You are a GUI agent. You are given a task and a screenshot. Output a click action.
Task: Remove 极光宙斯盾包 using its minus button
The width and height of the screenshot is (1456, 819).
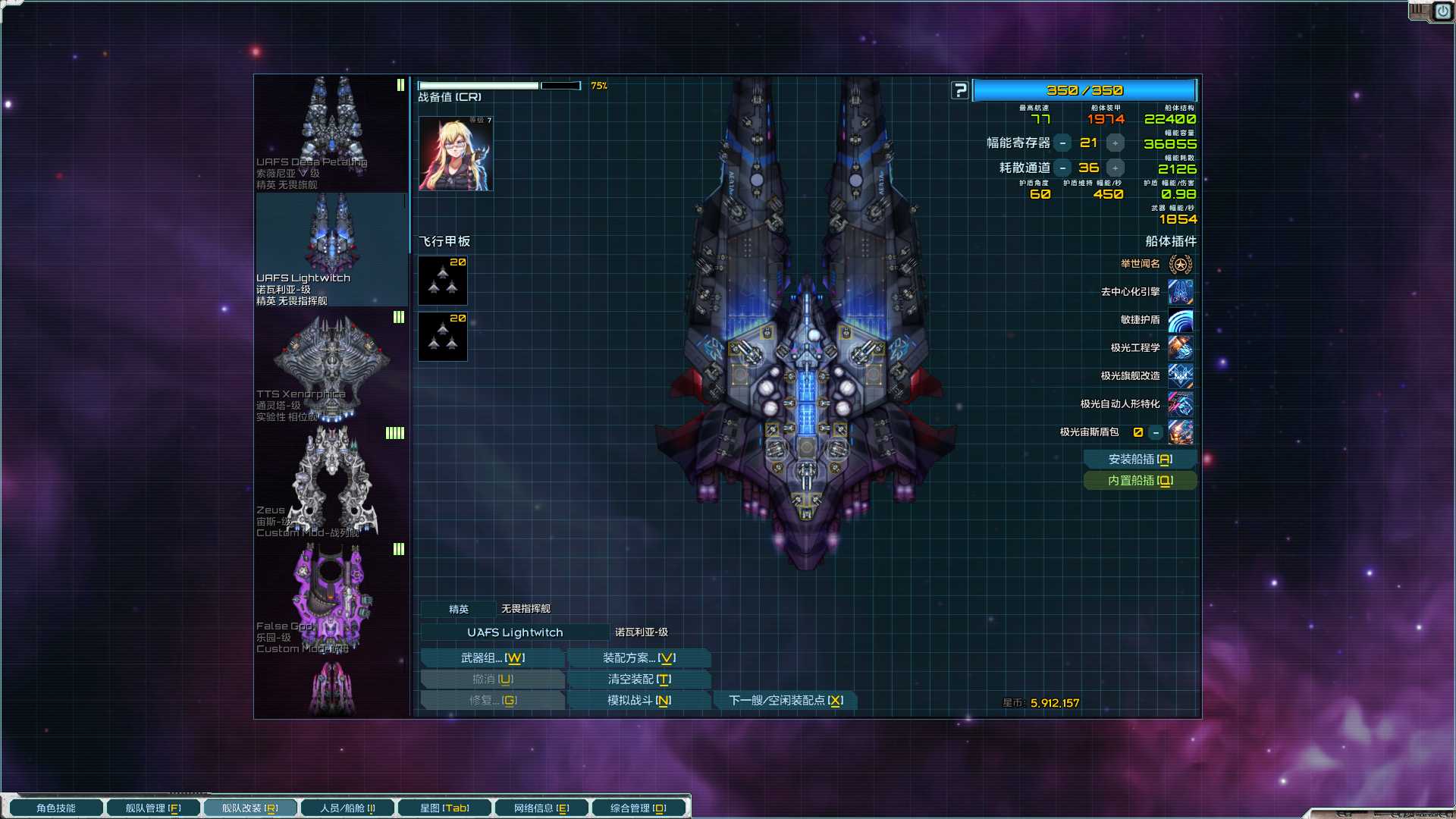1155,432
